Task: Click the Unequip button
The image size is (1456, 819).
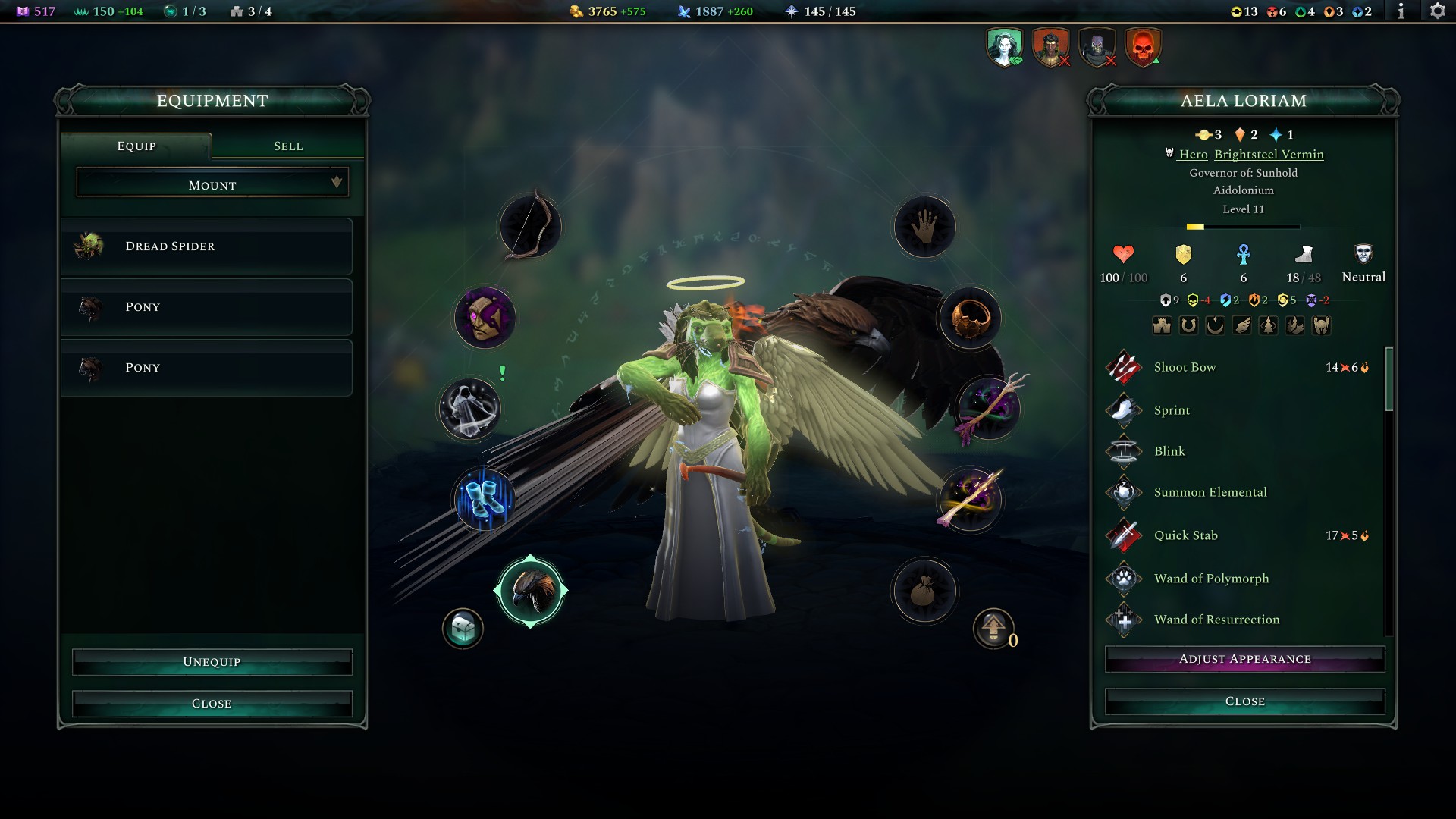Action: 211,661
